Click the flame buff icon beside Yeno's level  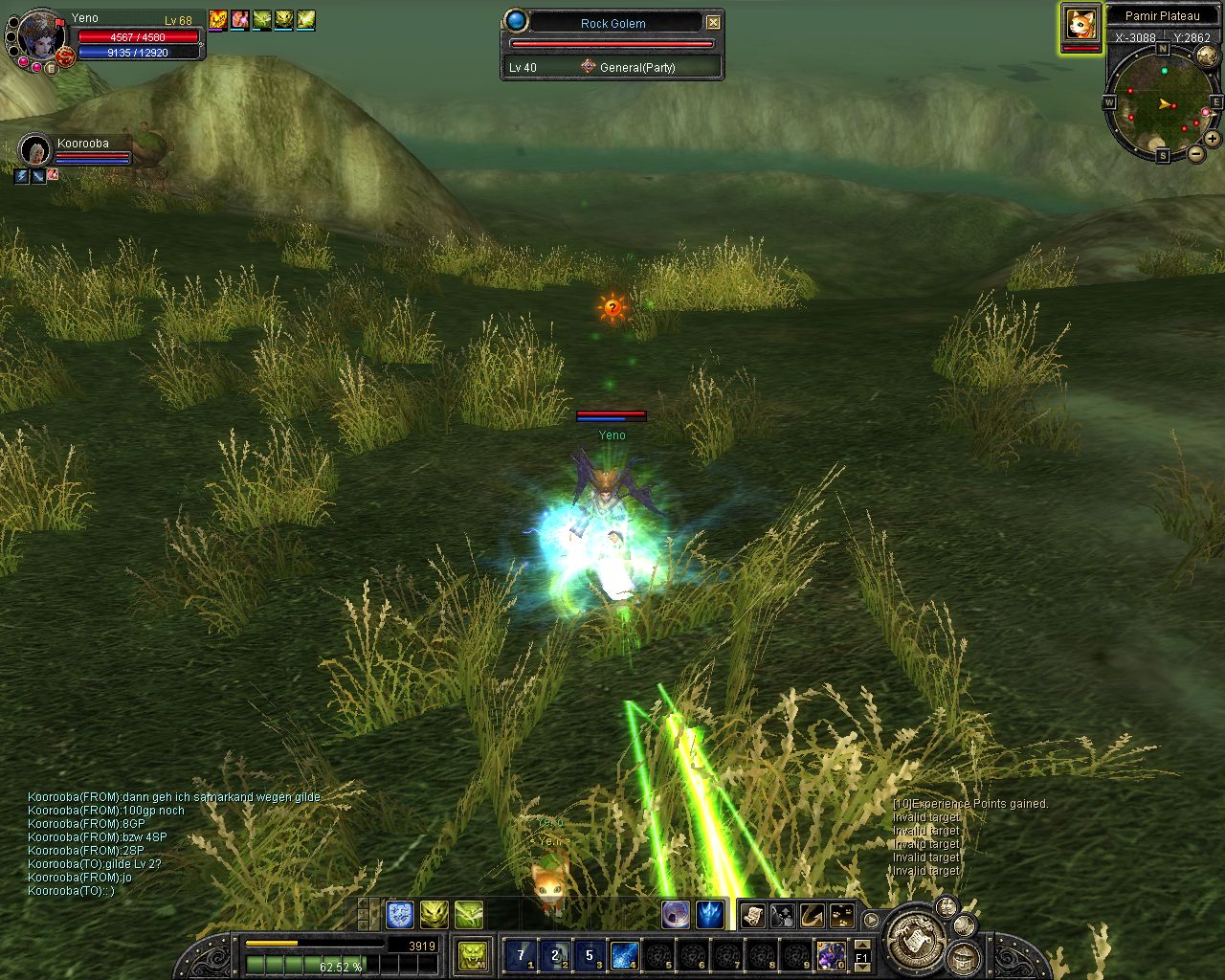pyautogui.click(x=218, y=19)
